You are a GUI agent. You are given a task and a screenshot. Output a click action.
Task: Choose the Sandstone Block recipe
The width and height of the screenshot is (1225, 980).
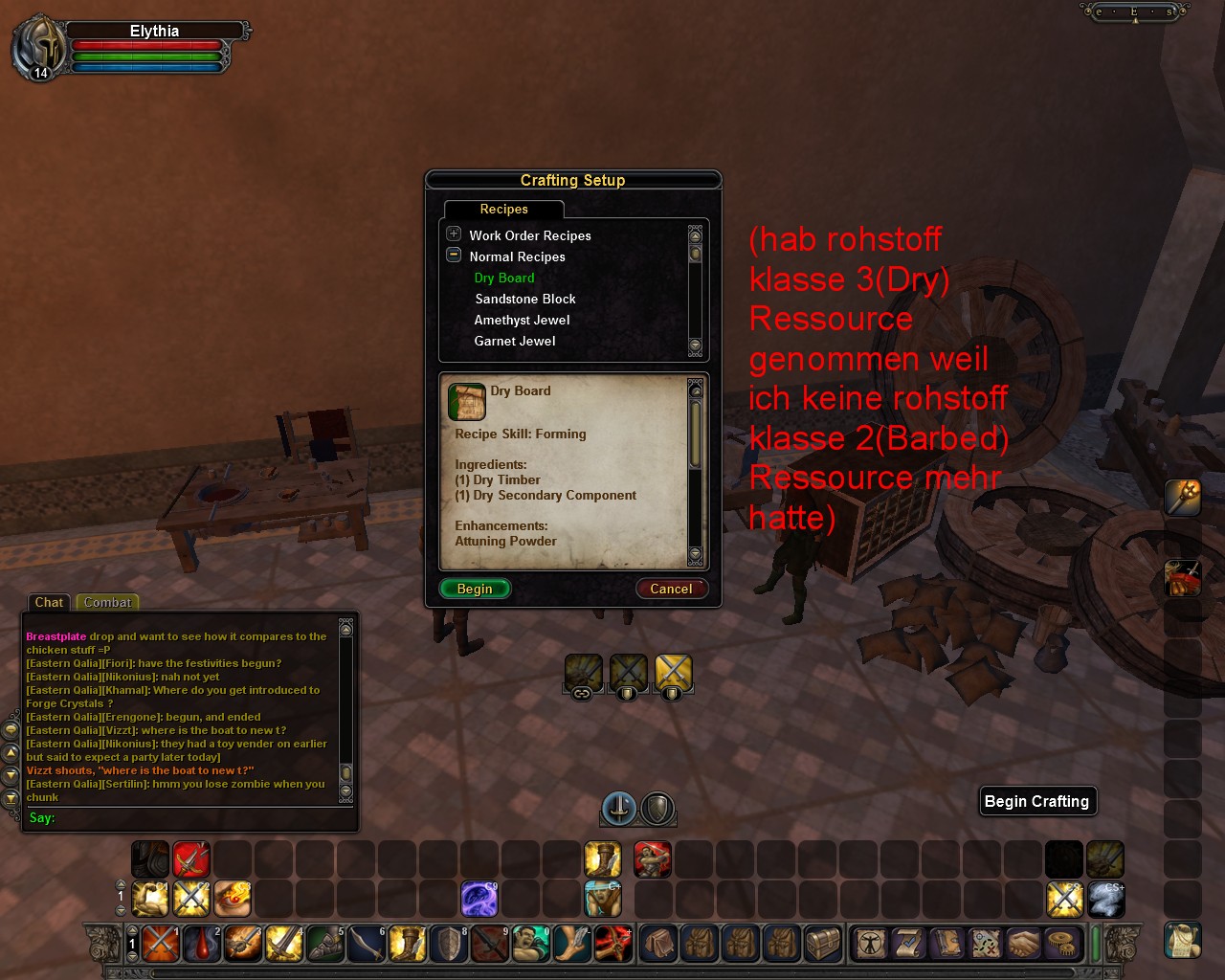pyautogui.click(x=525, y=299)
